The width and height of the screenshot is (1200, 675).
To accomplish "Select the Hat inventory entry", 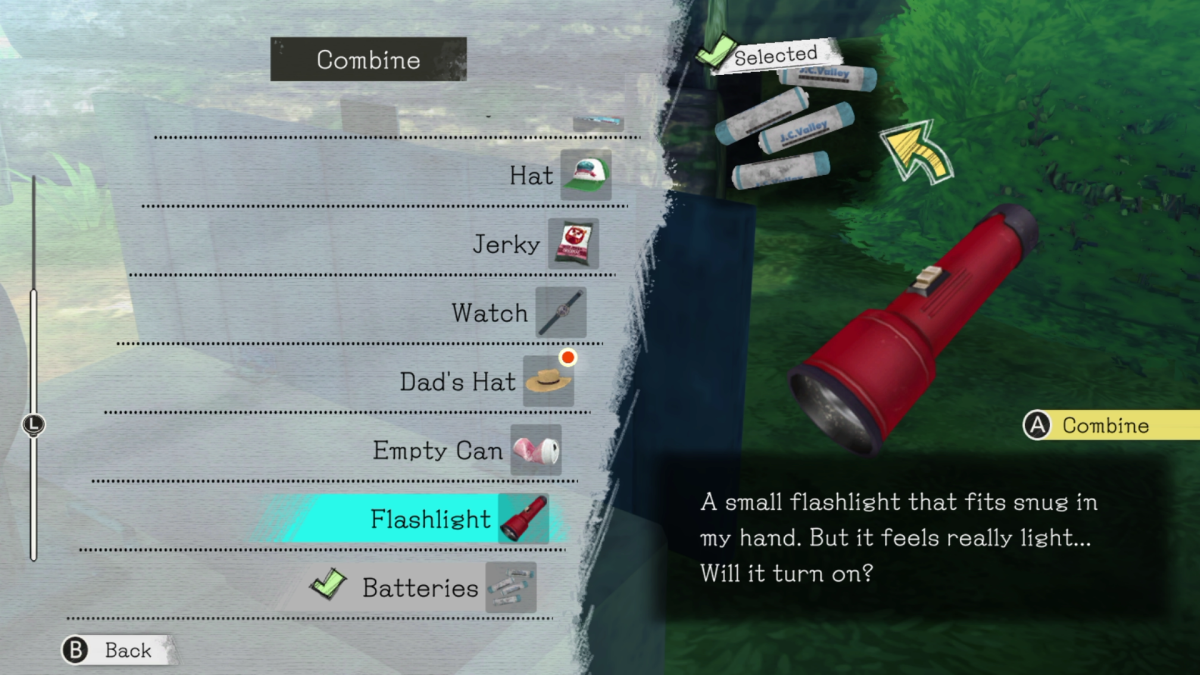I will click(x=558, y=176).
